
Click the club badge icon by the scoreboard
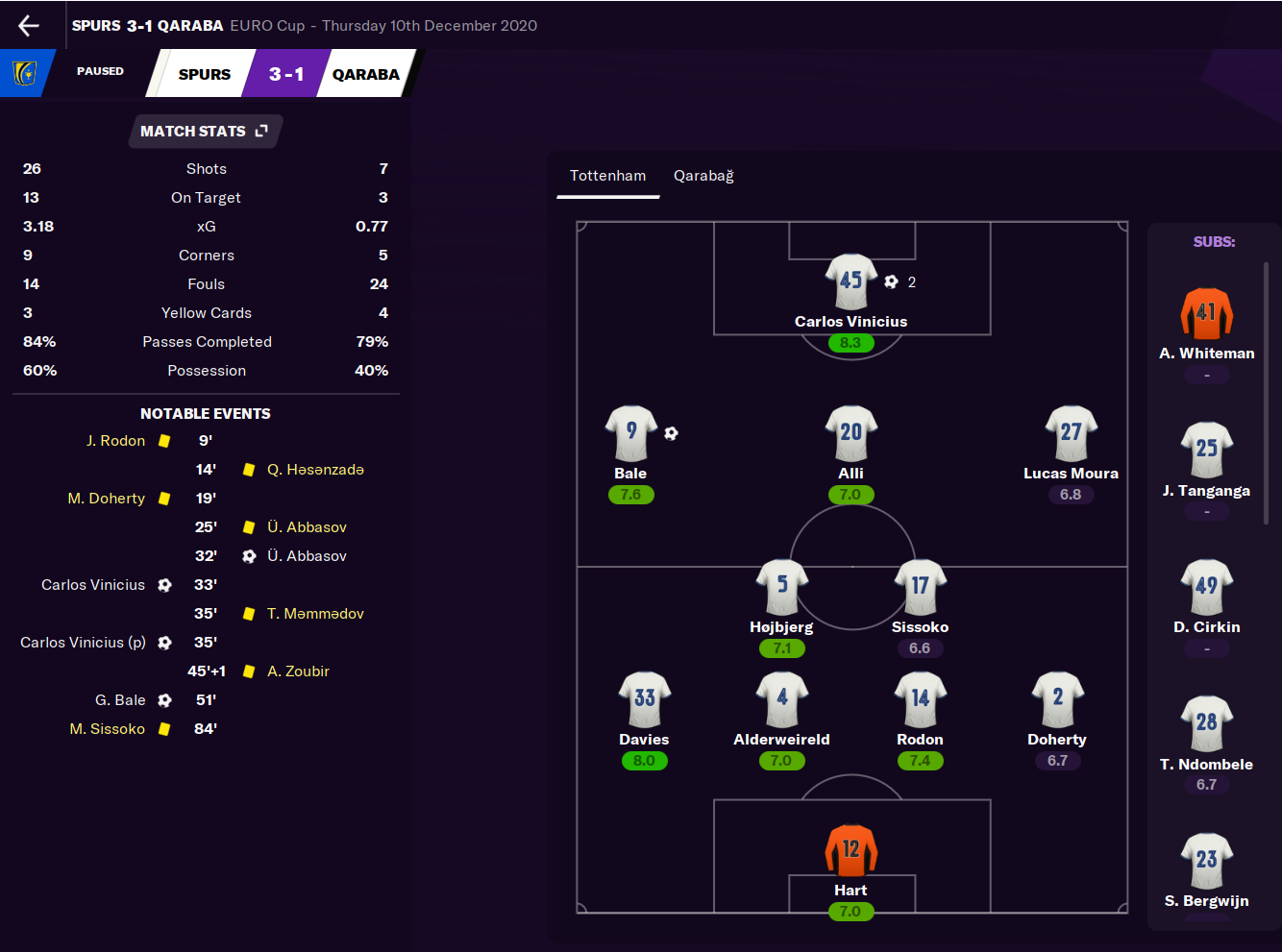pyautogui.click(x=24, y=73)
